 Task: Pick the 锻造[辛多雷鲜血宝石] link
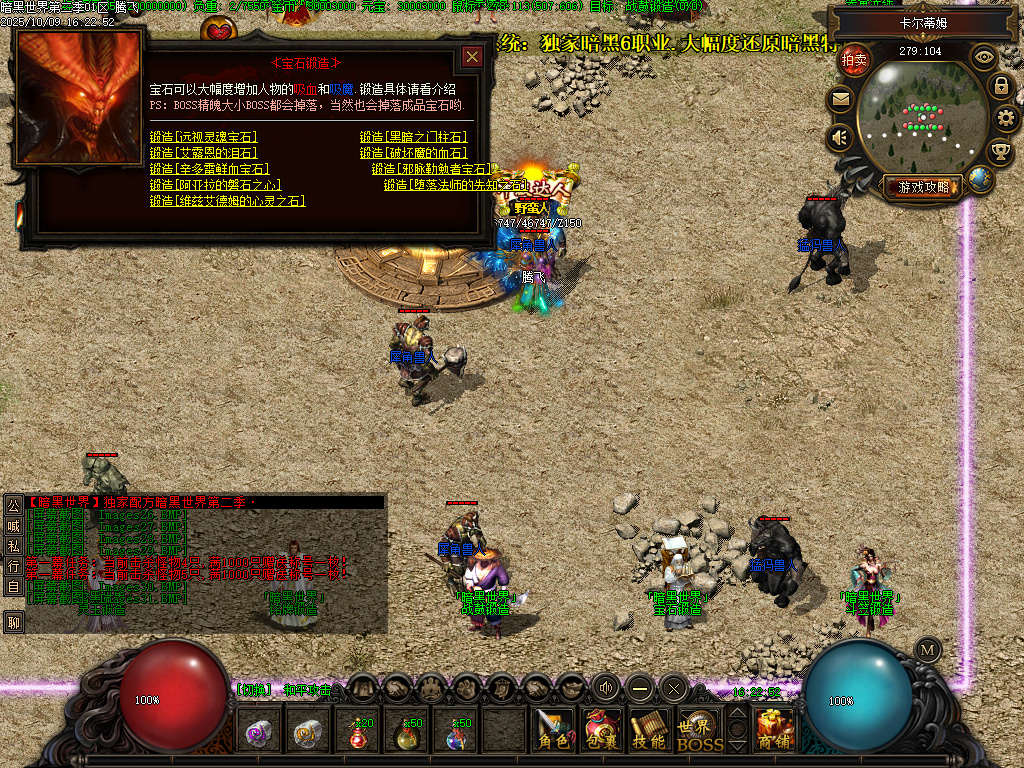tap(209, 169)
